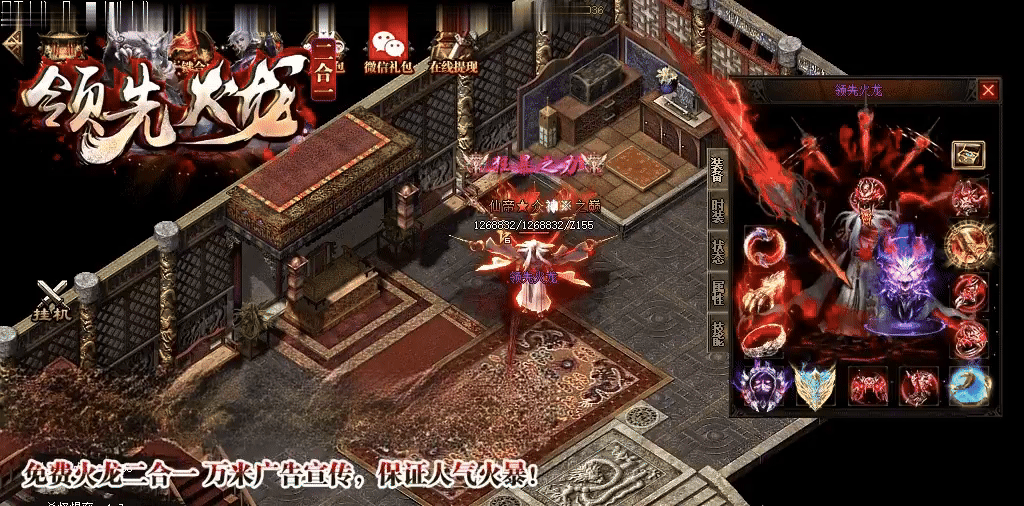Toggle the 挂机 auto-battle crossed swords button
The height and width of the screenshot is (506, 1024).
coord(52,300)
